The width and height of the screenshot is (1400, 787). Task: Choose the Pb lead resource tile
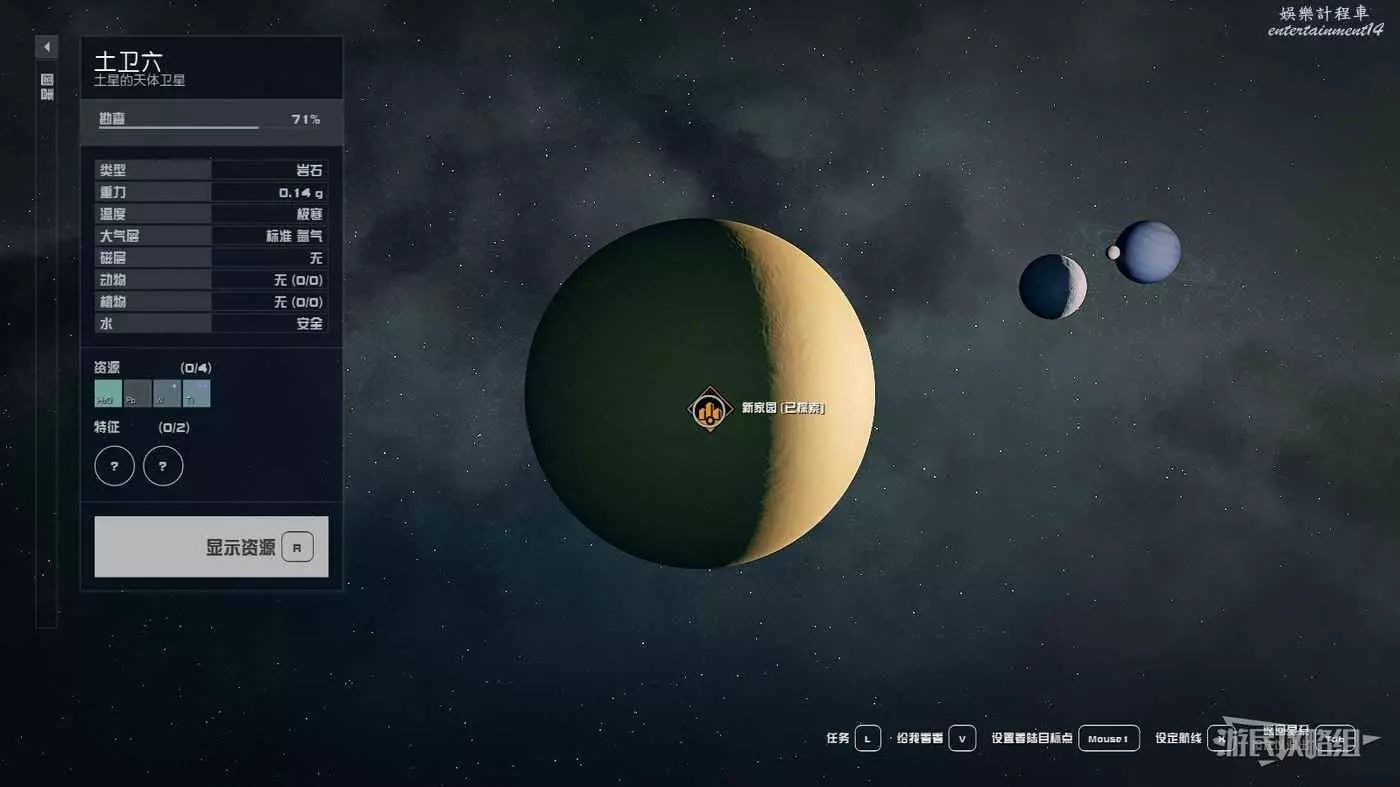coord(137,393)
